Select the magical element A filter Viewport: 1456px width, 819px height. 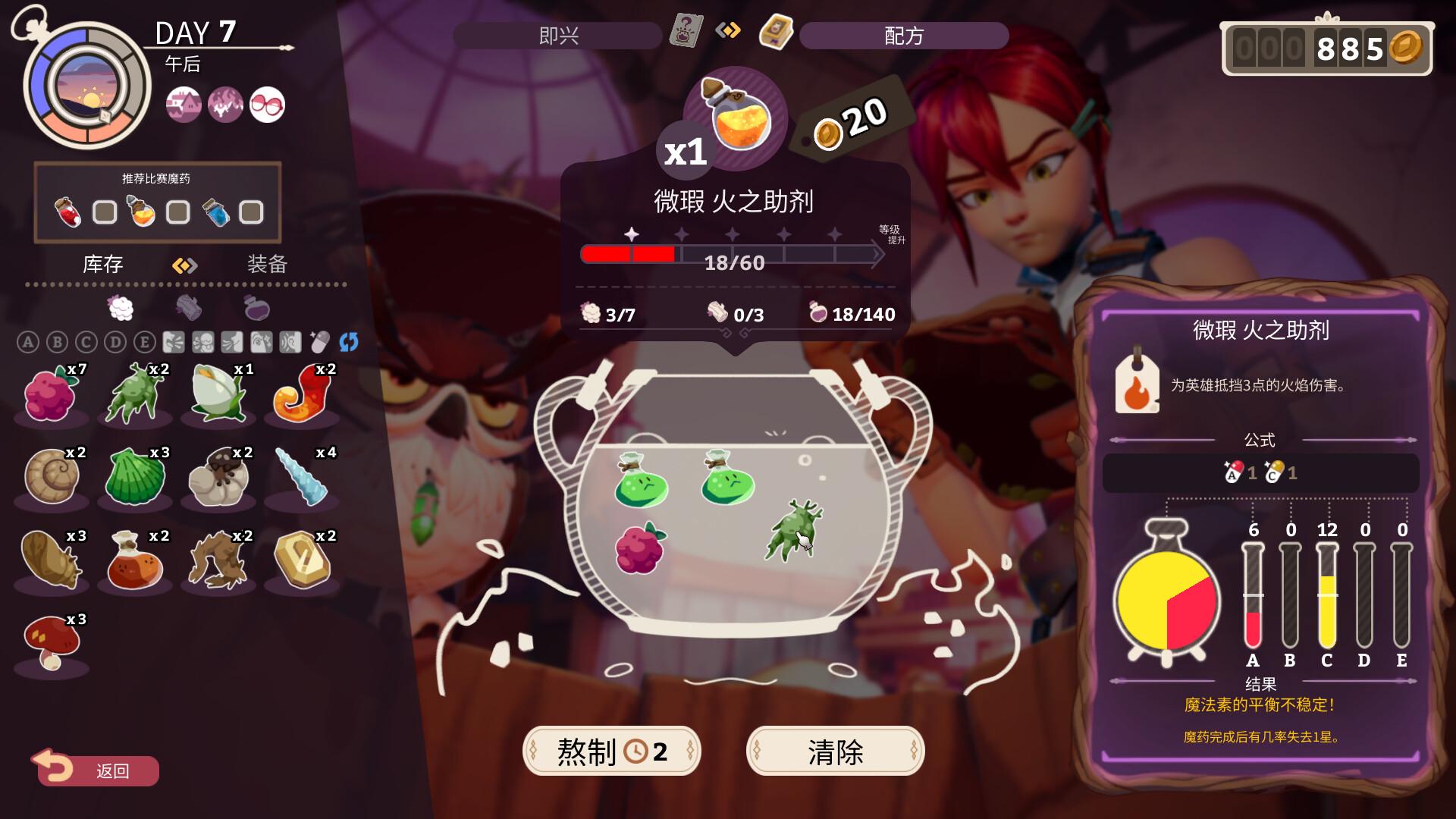[x=28, y=342]
